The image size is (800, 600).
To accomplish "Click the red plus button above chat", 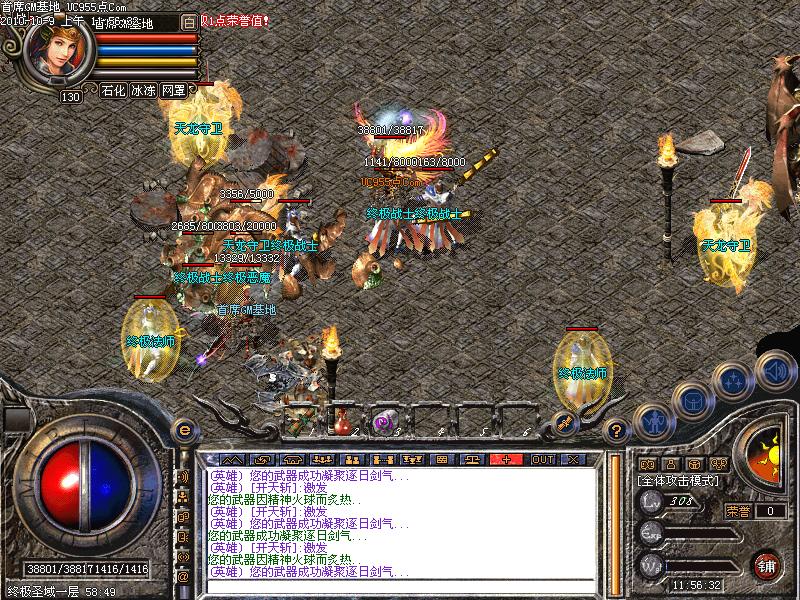I will [507, 459].
